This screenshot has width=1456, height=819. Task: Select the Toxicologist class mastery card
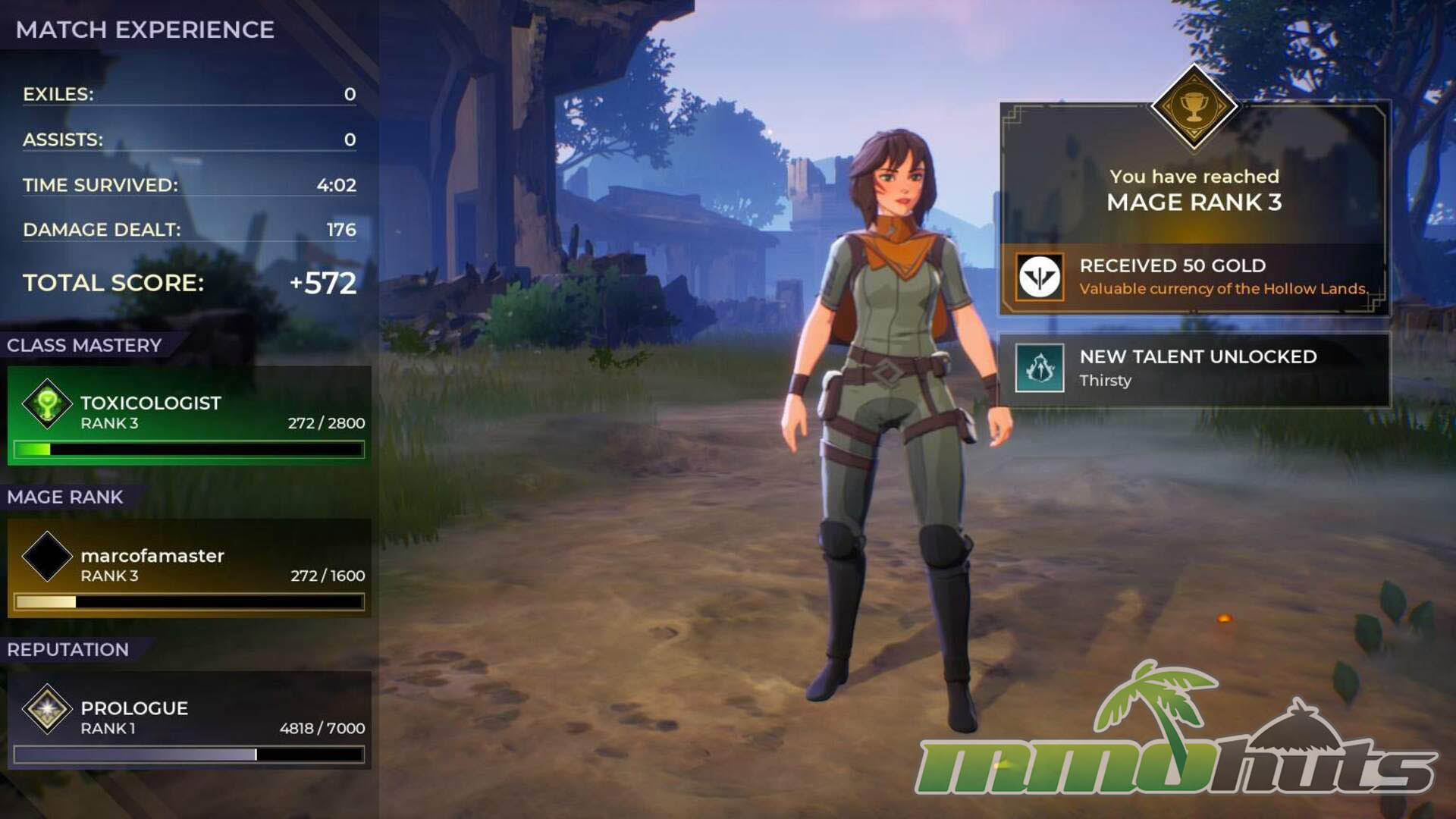[x=190, y=416]
